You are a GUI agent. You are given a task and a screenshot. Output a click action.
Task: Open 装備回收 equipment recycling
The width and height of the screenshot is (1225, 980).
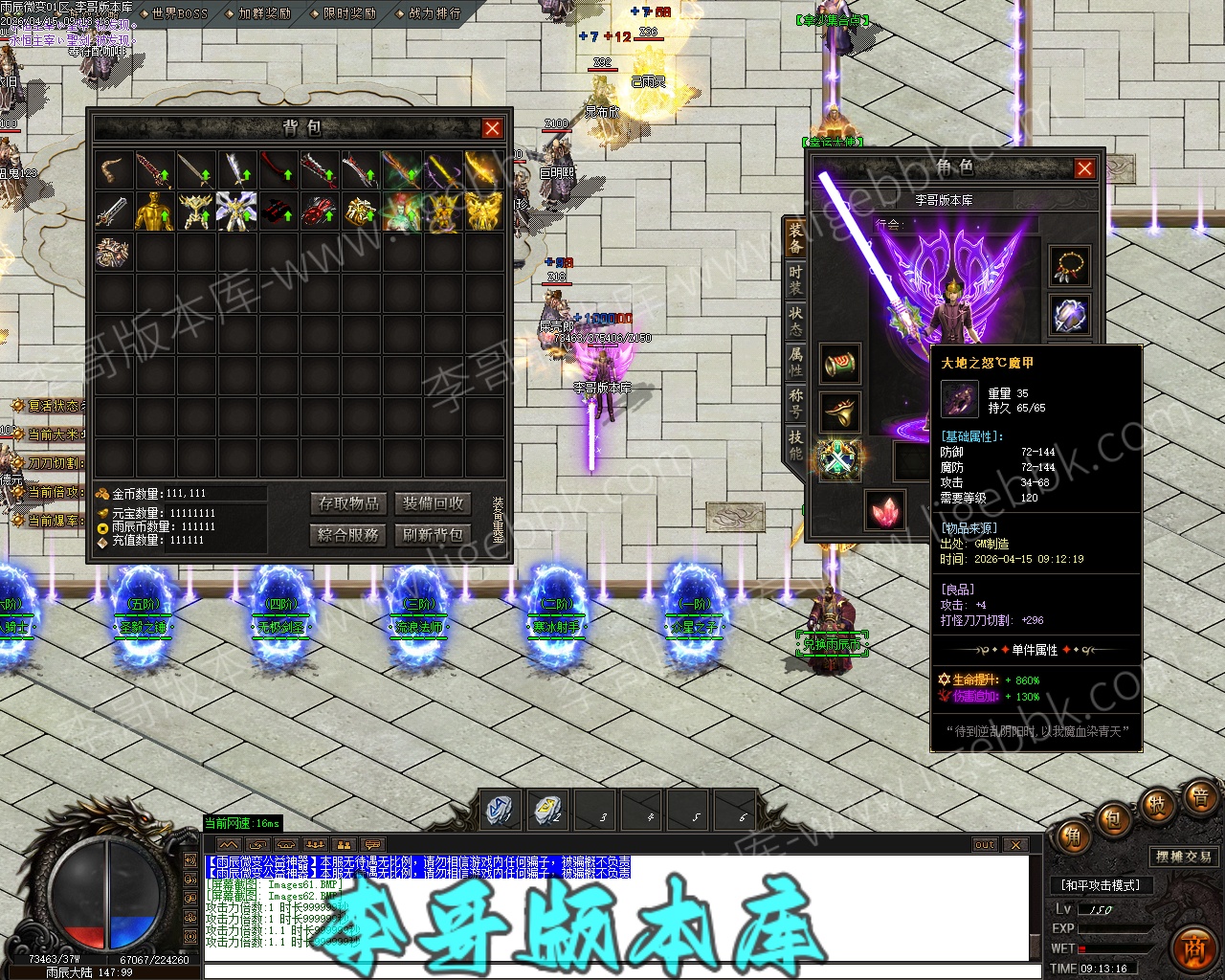[x=433, y=503]
